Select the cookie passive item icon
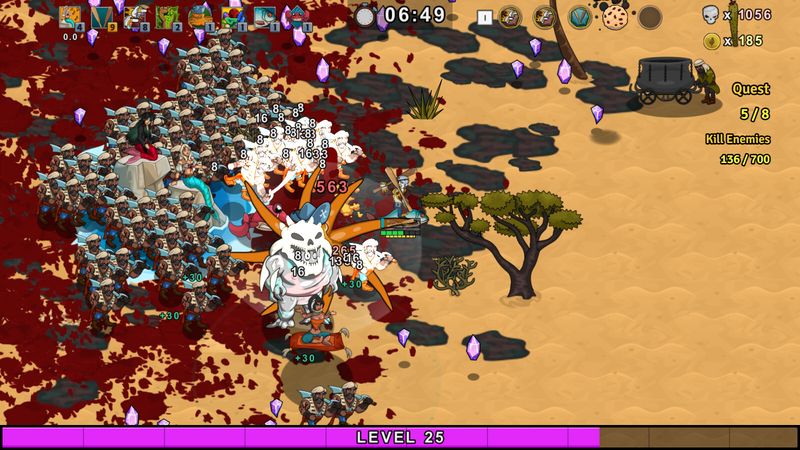The width and height of the screenshot is (800, 450). (x=614, y=17)
